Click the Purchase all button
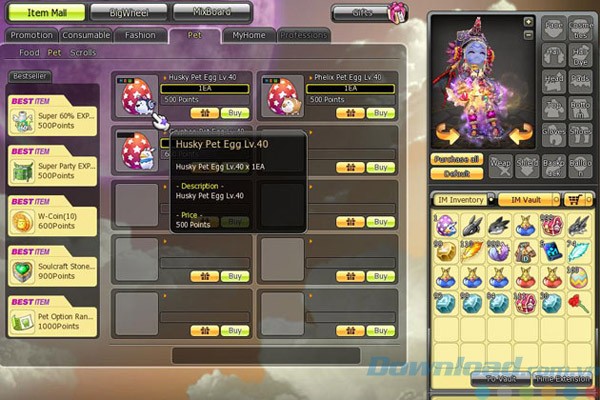Viewport: 600px width, 400px height. (455, 159)
